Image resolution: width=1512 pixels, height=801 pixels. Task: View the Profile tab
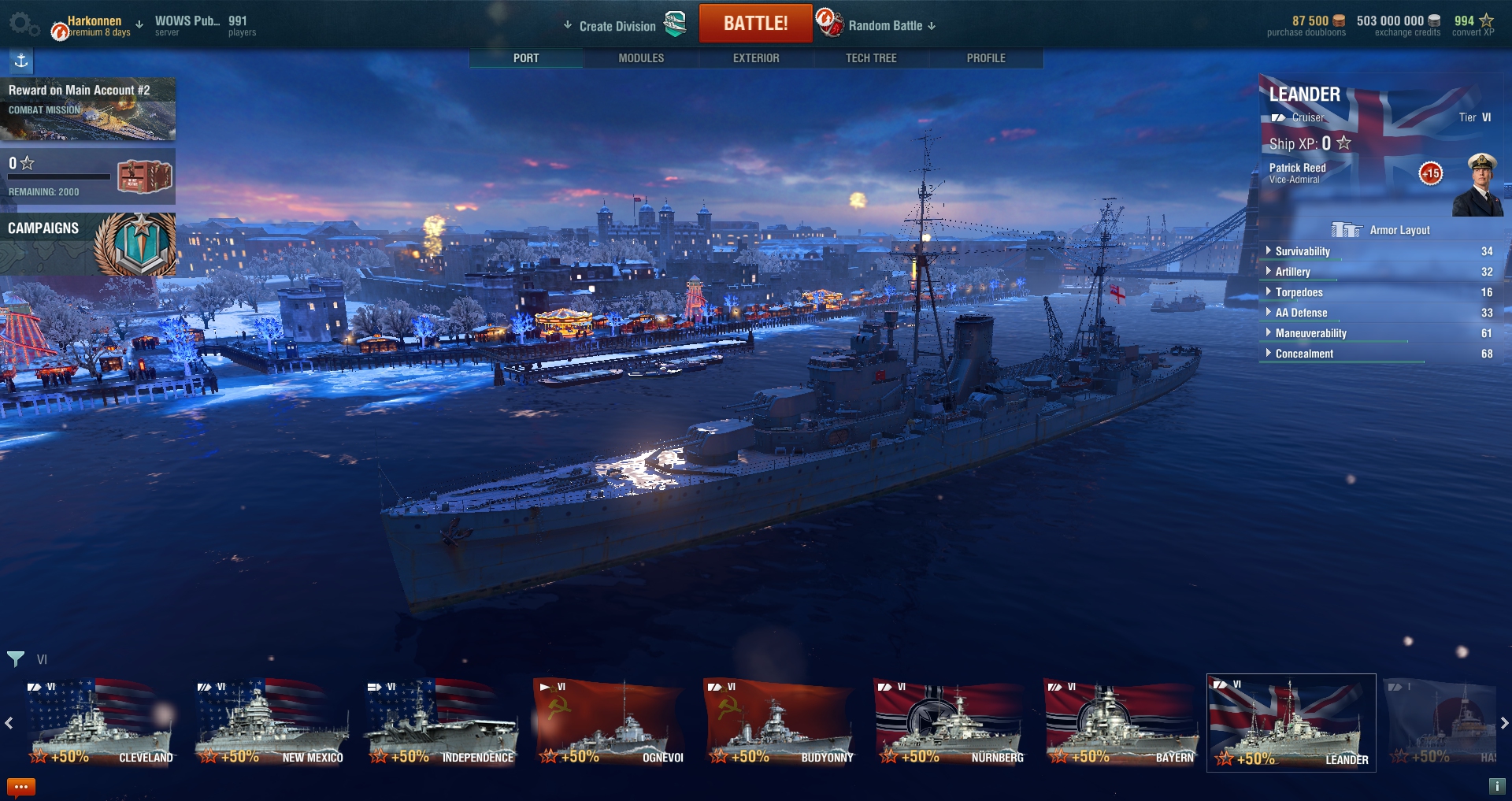(986, 58)
